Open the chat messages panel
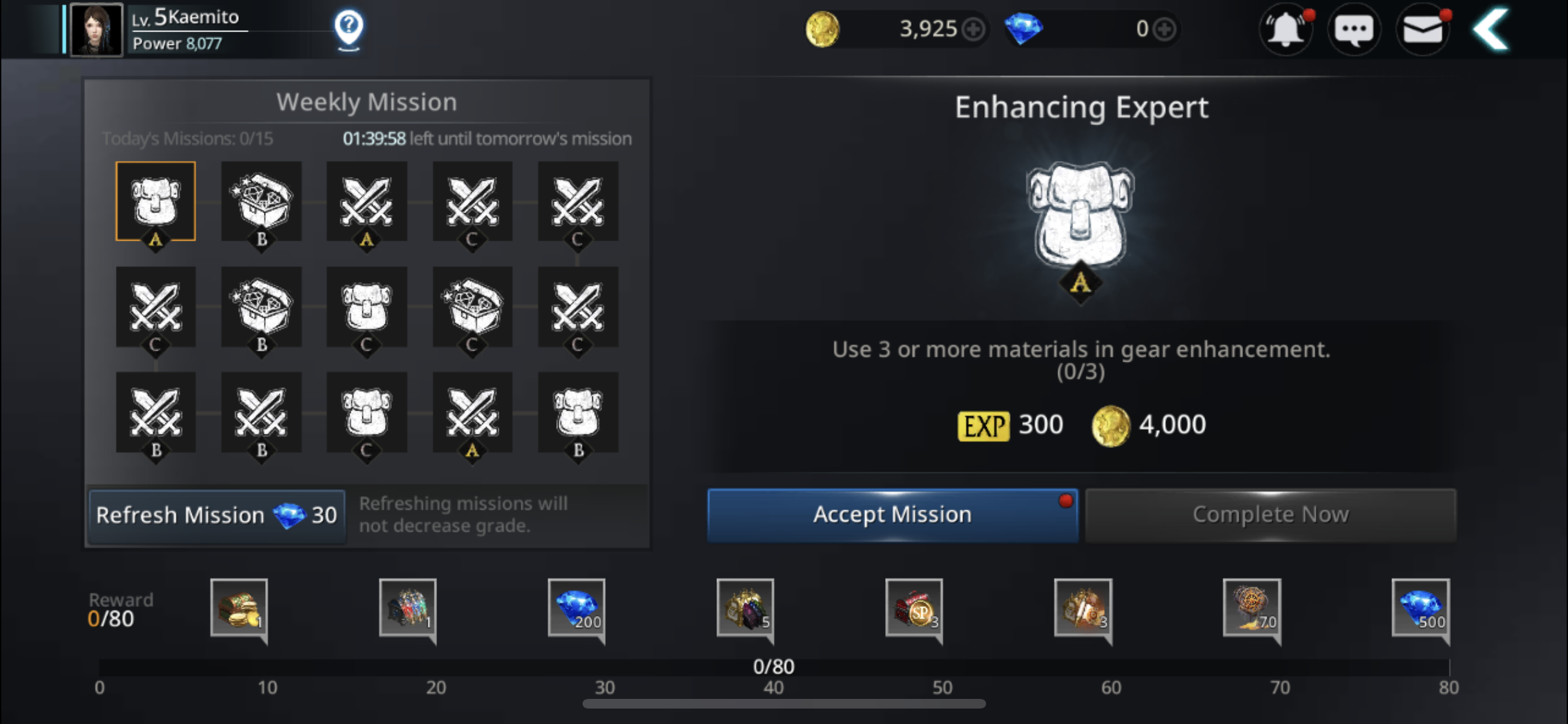This screenshot has width=1568, height=724. [x=1354, y=29]
